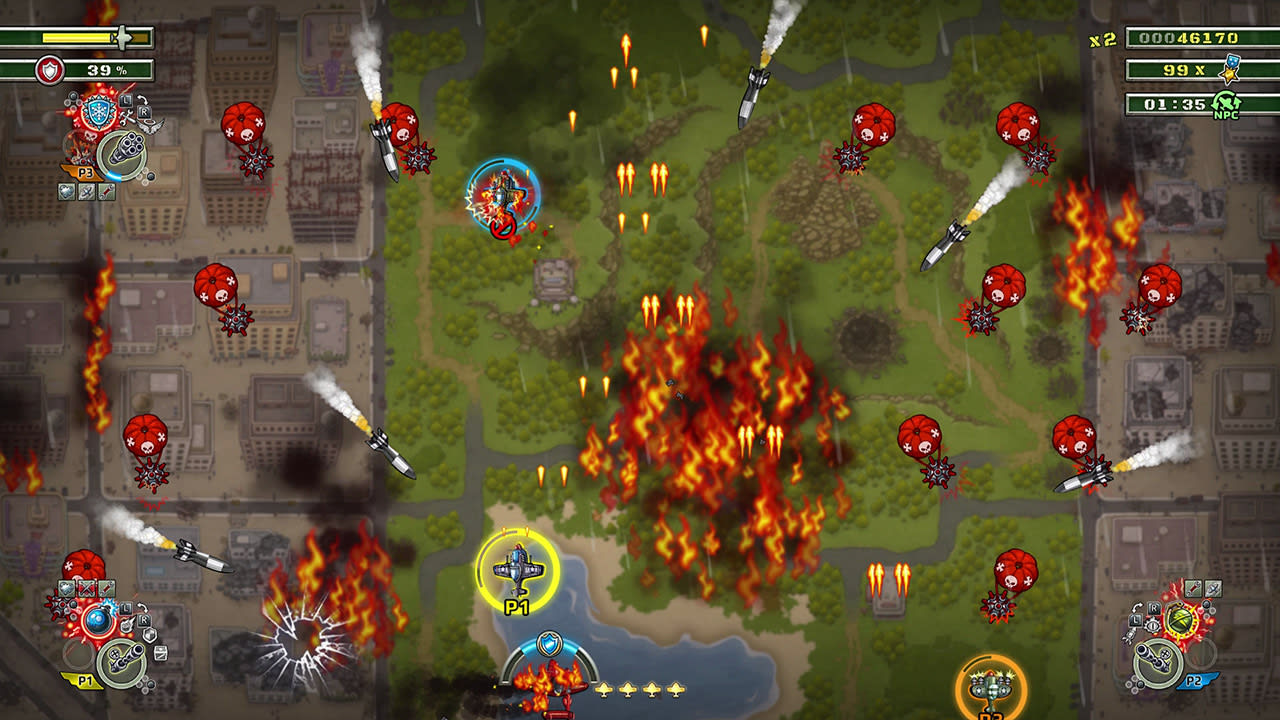
Task: Select the green shield ability icon on P2 panel
Action: pos(1179,620)
